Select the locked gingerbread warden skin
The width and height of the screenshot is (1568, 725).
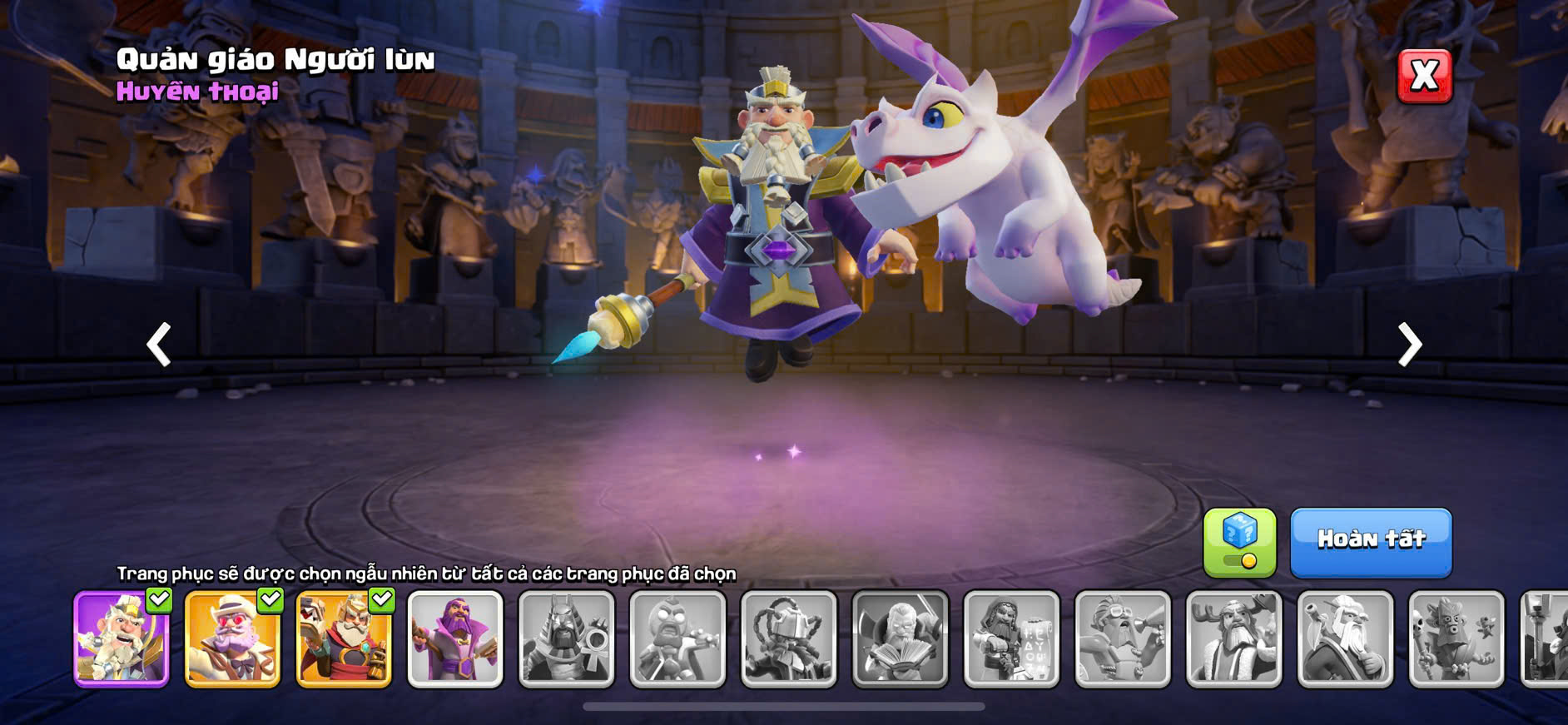coord(677,638)
